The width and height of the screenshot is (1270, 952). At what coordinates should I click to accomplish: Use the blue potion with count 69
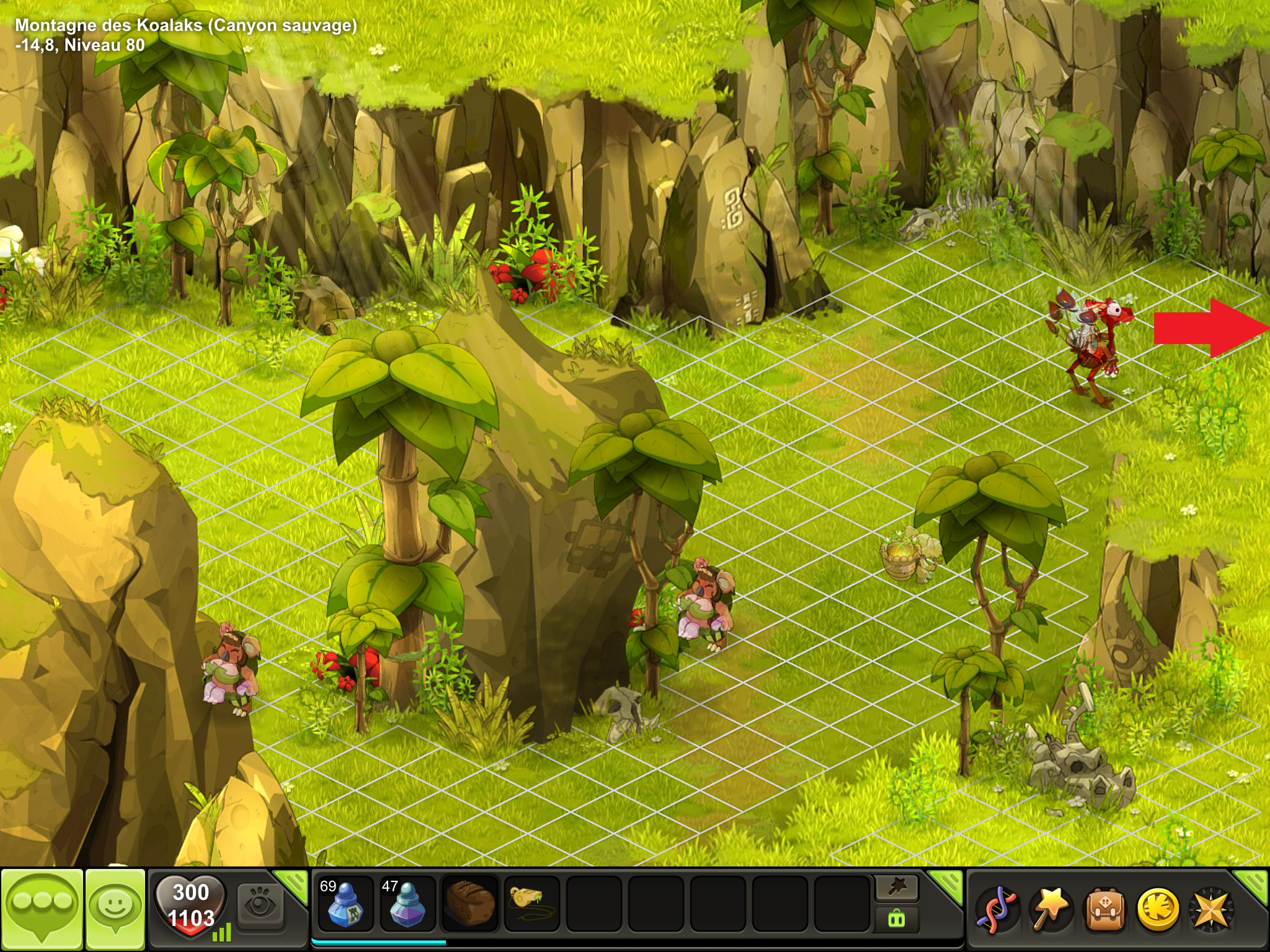point(344,904)
